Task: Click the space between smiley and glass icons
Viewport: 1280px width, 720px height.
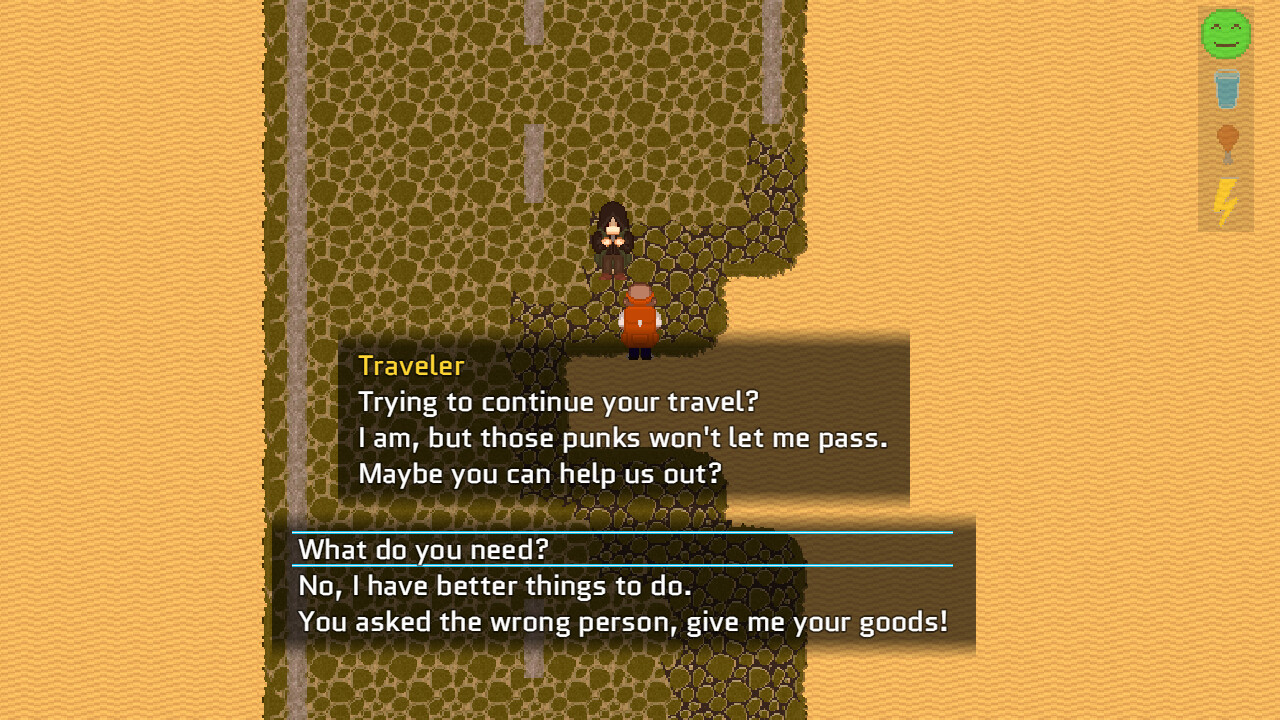Action: [1225, 62]
